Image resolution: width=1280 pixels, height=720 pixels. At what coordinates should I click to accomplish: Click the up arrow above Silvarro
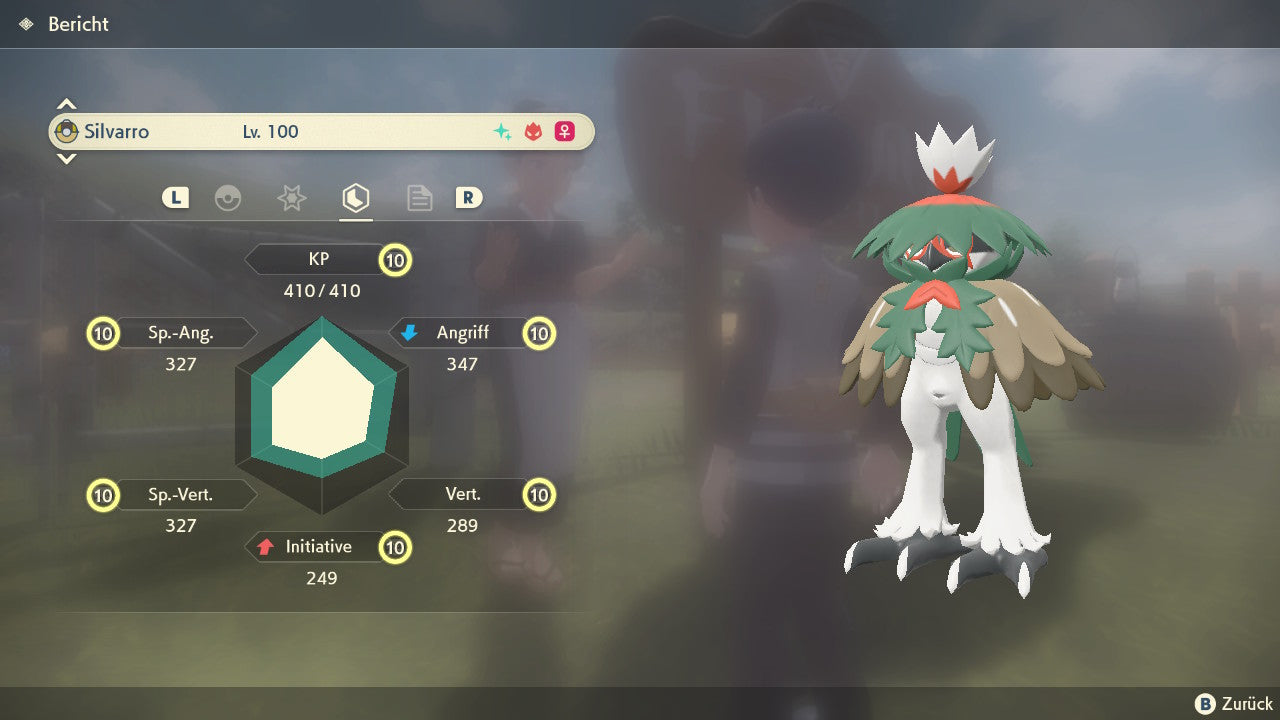coord(66,104)
